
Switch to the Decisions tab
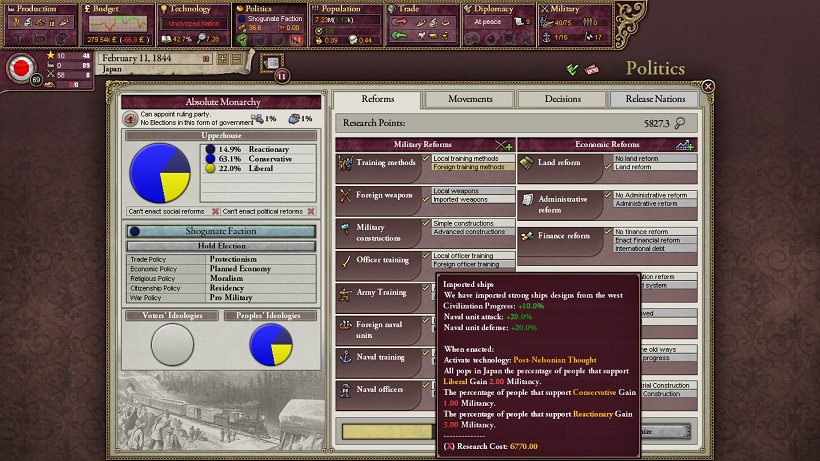coord(562,99)
